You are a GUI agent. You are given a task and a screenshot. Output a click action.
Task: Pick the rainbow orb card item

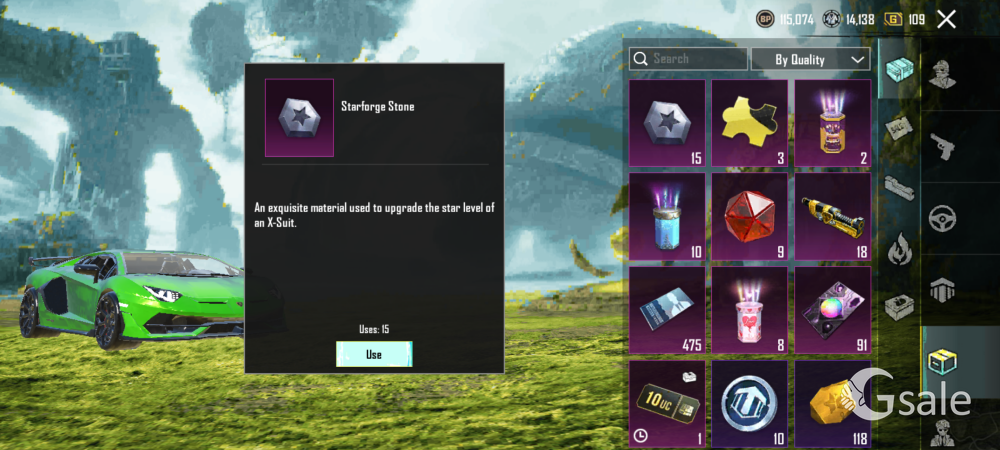click(832, 309)
